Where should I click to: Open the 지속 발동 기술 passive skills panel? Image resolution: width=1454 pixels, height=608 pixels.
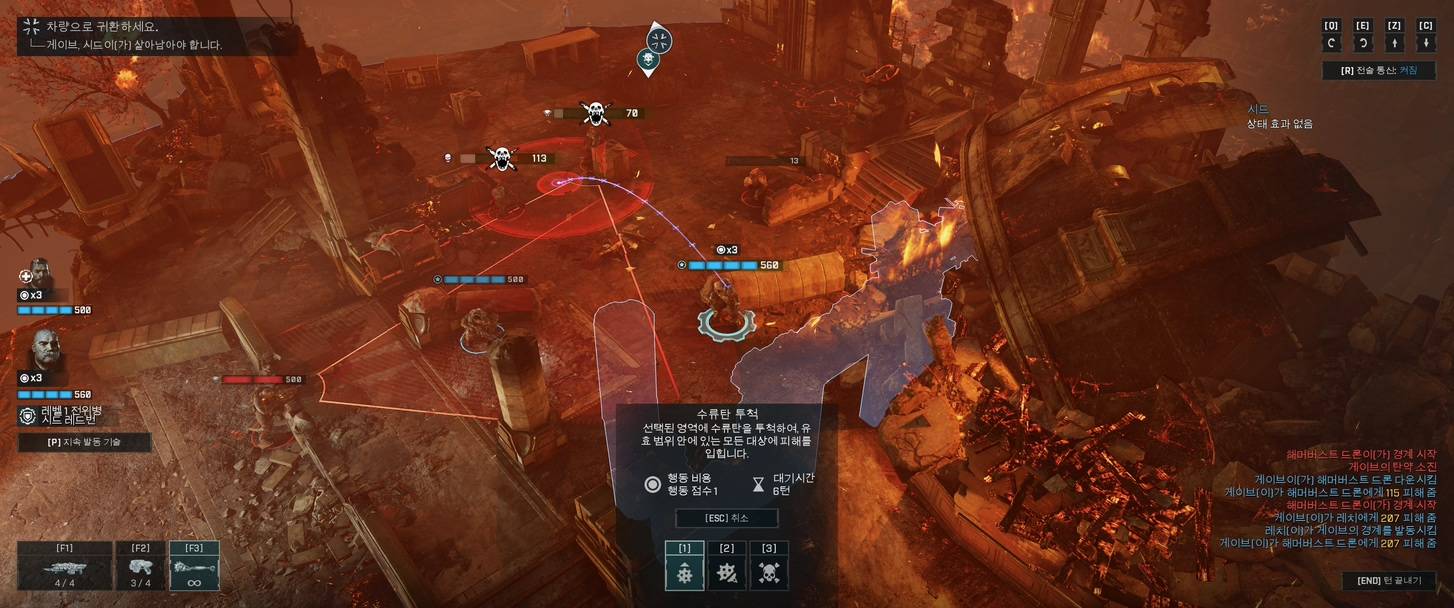coord(84,442)
